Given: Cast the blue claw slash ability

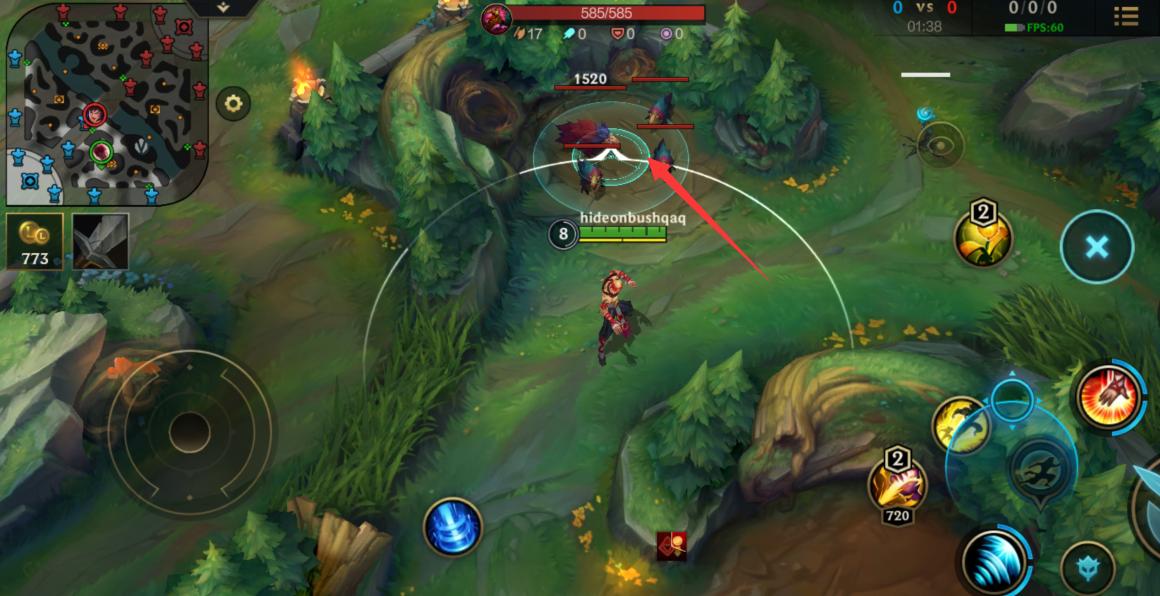Looking at the screenshot, I should [x=996, y=561].
